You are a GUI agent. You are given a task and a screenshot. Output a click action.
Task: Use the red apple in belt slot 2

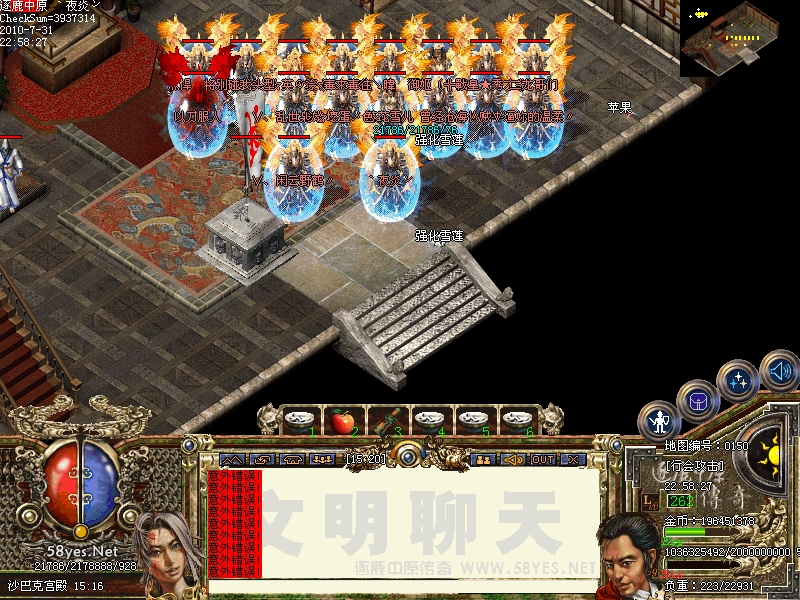[342, 422]
